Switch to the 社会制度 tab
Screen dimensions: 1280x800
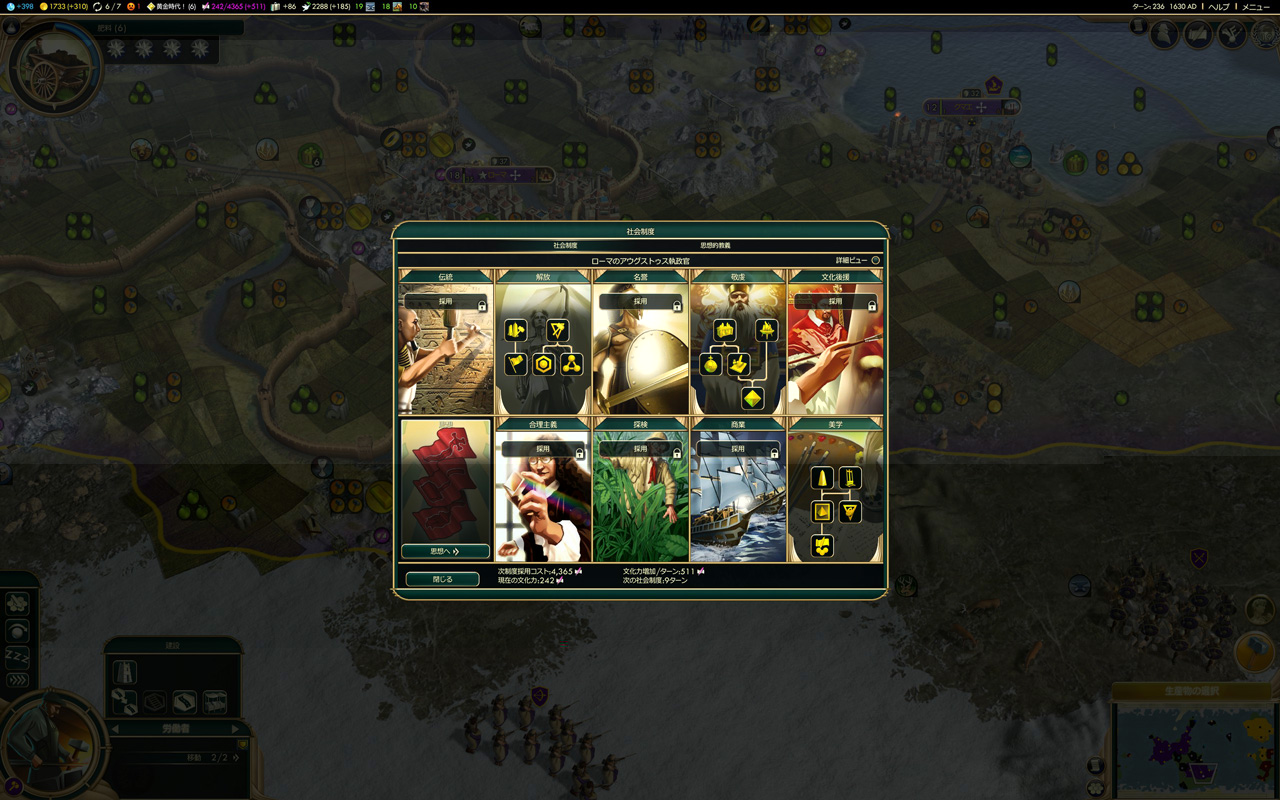(565, 245)
